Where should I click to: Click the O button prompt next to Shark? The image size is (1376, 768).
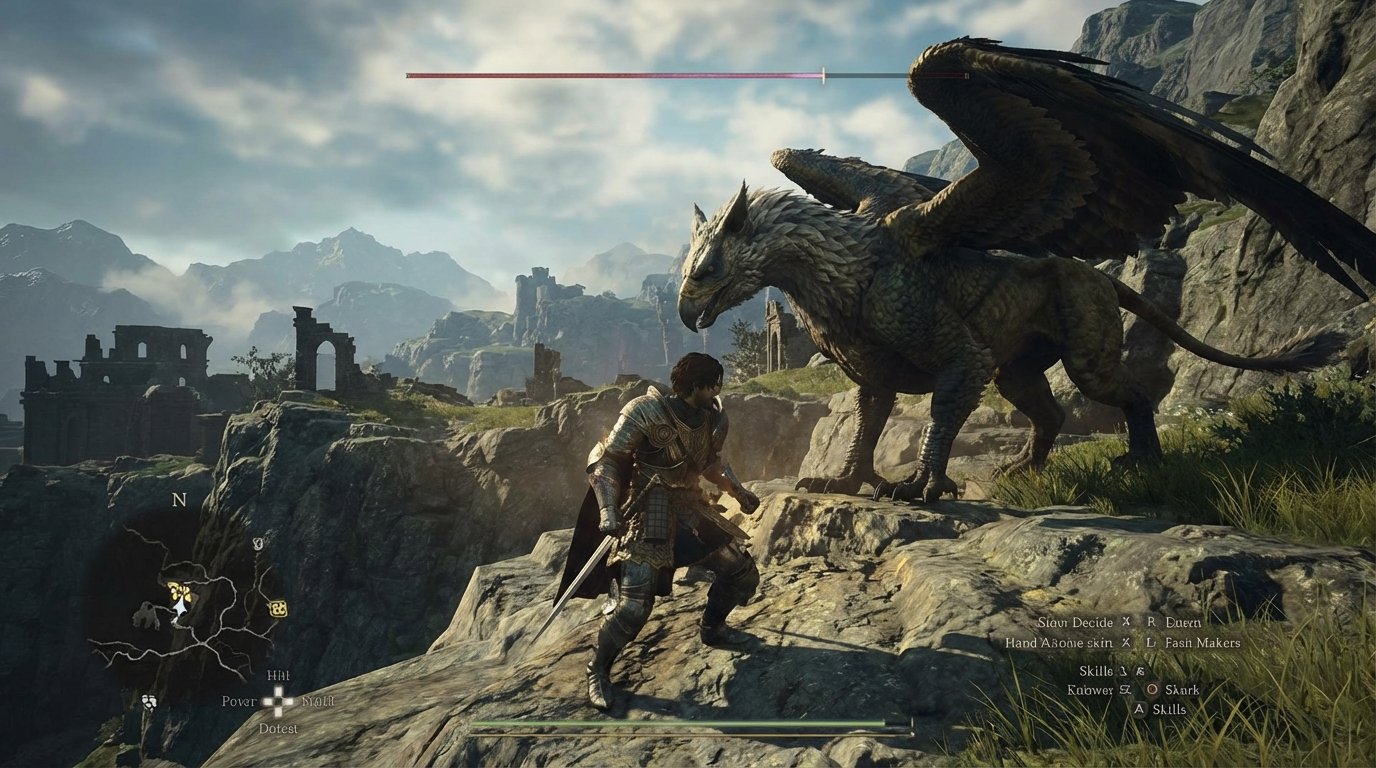coord(1153,689)
